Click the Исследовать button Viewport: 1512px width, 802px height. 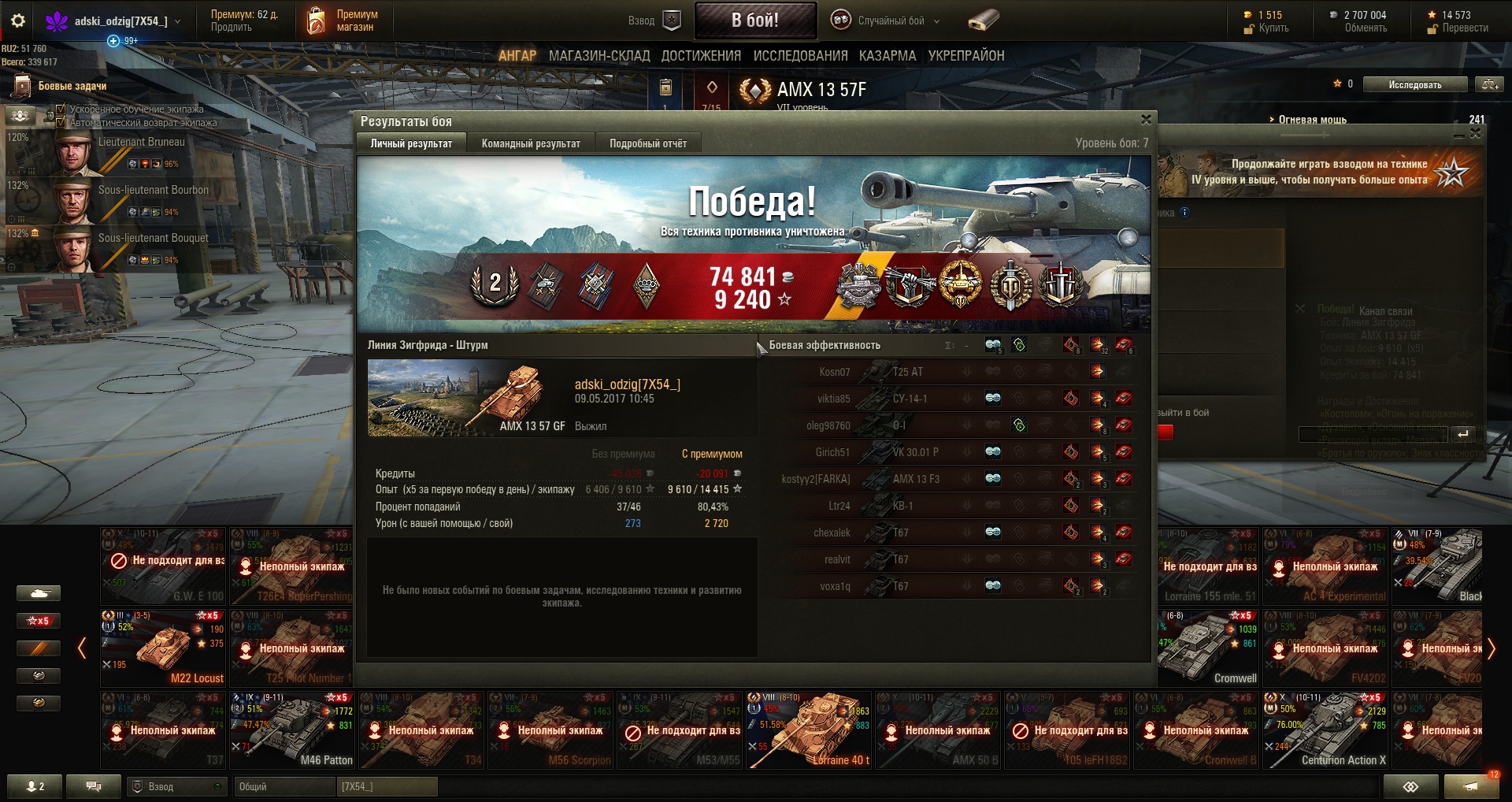(x=1414, y=84)
